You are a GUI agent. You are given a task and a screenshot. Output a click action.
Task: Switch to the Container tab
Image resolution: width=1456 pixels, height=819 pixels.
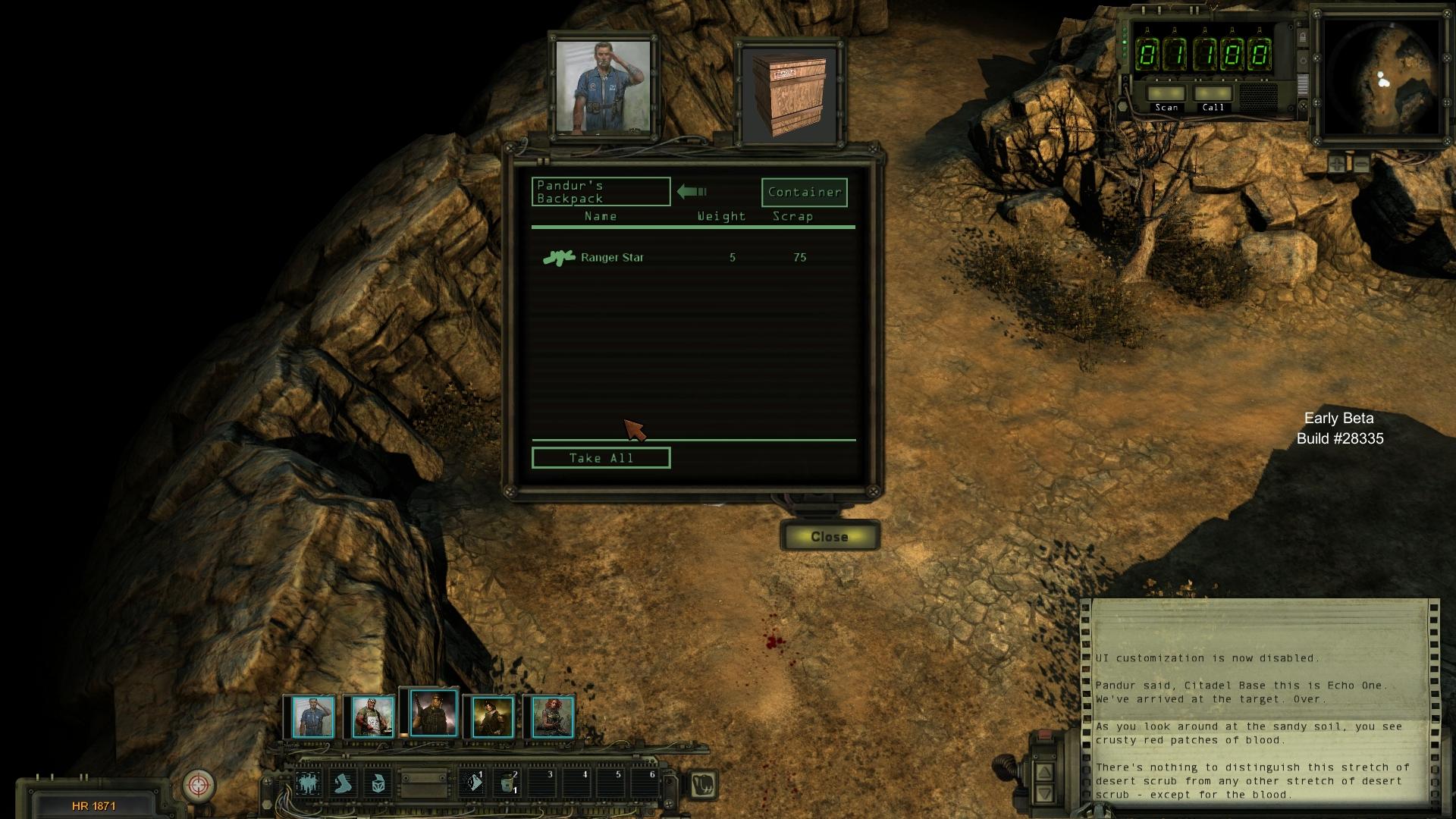point(804,193)
